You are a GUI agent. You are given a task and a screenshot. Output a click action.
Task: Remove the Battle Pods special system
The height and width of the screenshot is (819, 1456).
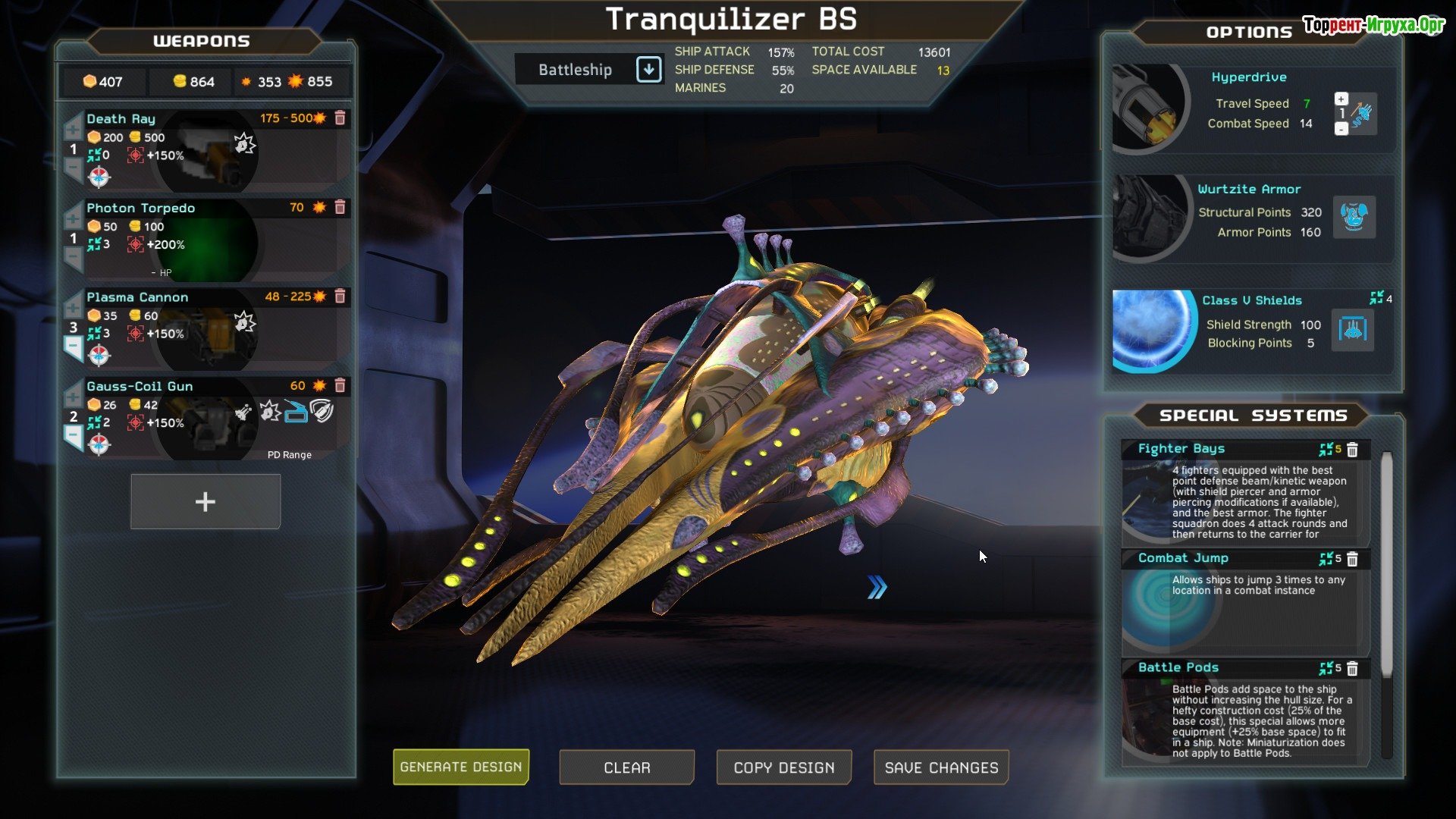point(1352,668)
